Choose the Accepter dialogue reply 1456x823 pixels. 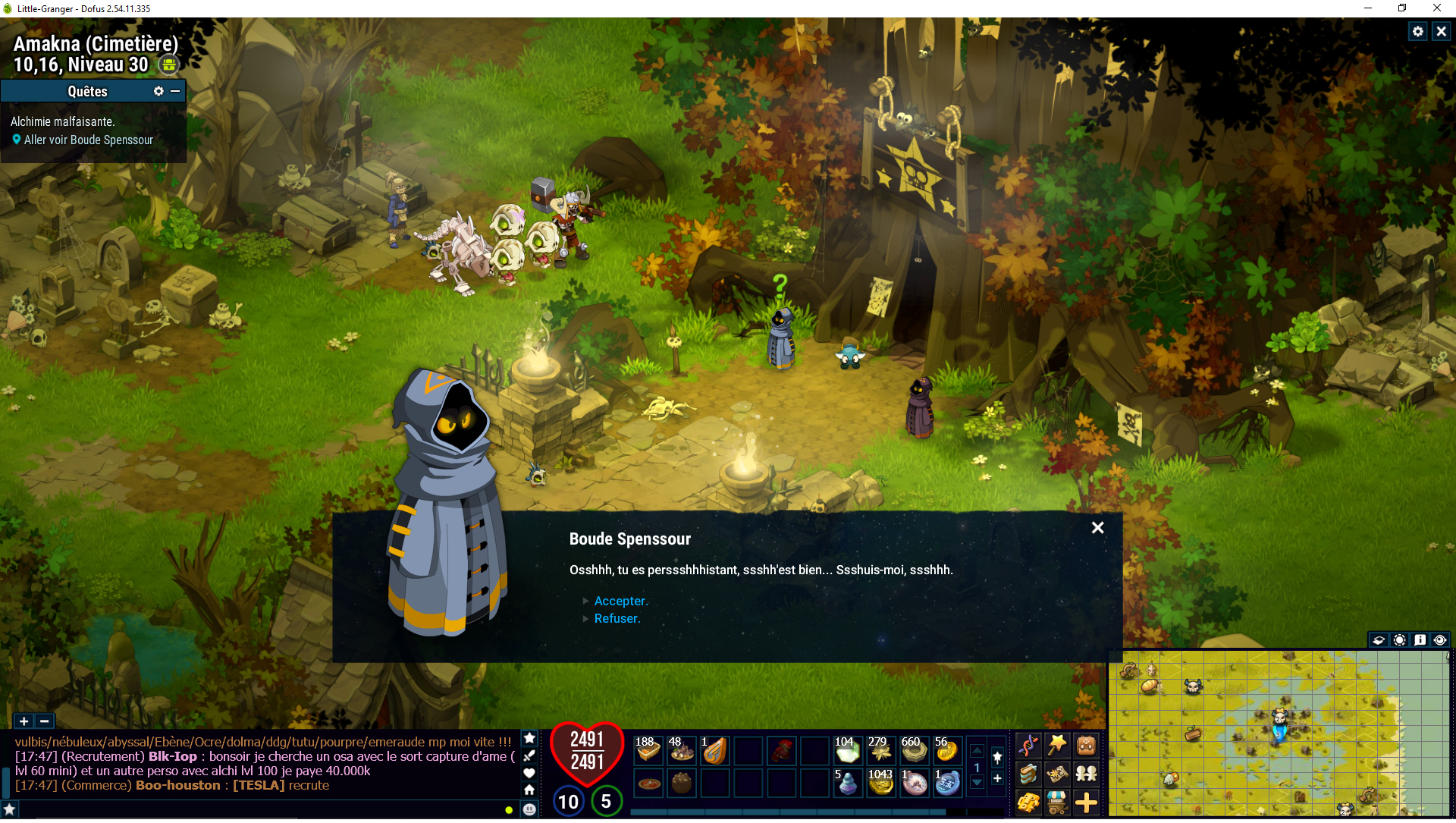[620, 601]
